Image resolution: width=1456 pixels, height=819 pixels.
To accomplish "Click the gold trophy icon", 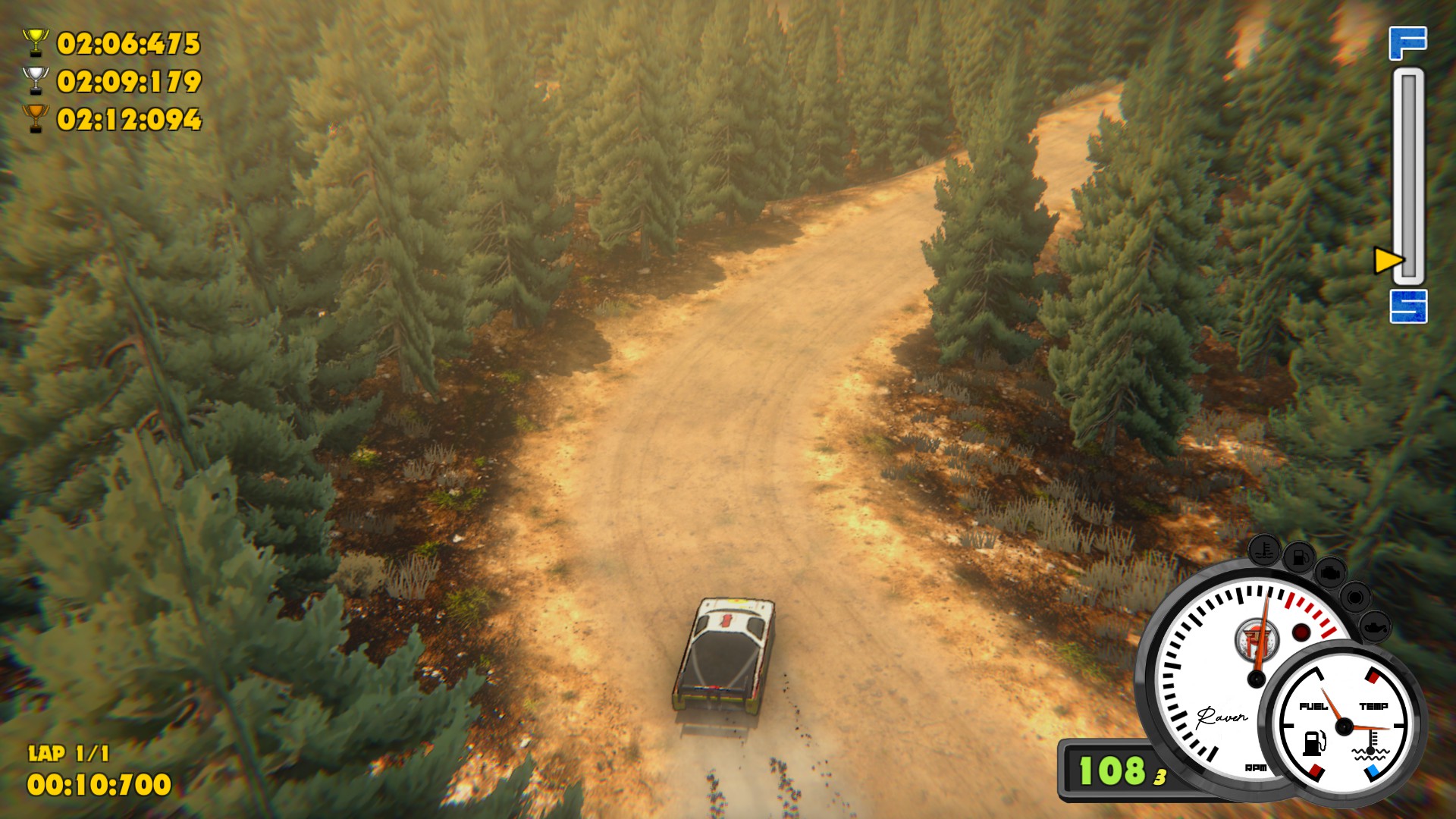I will [35, 42].
